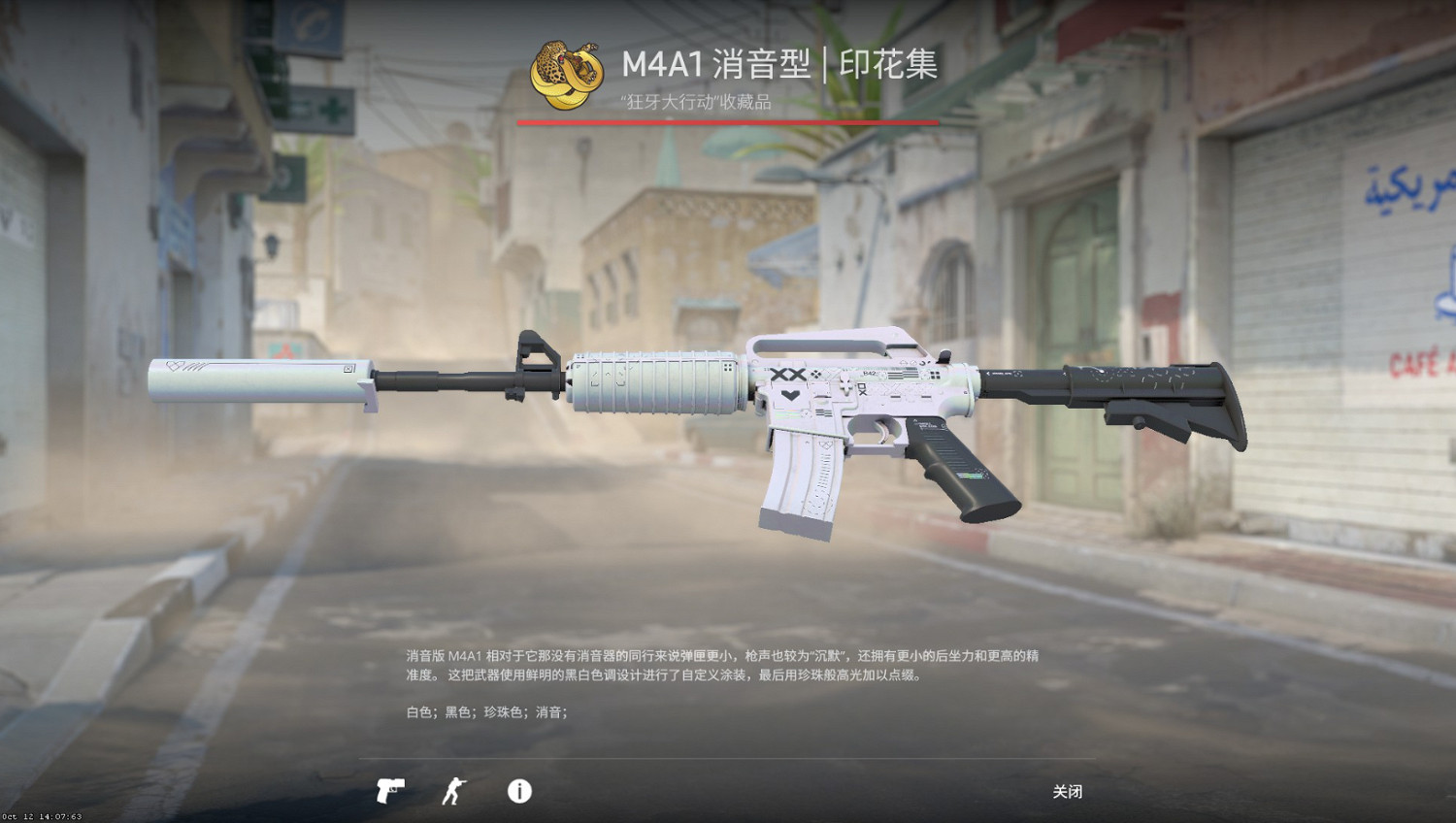The image size is (1456, 823).
Task: Click the carry handle on the rifle
Action: pos(835,342)
